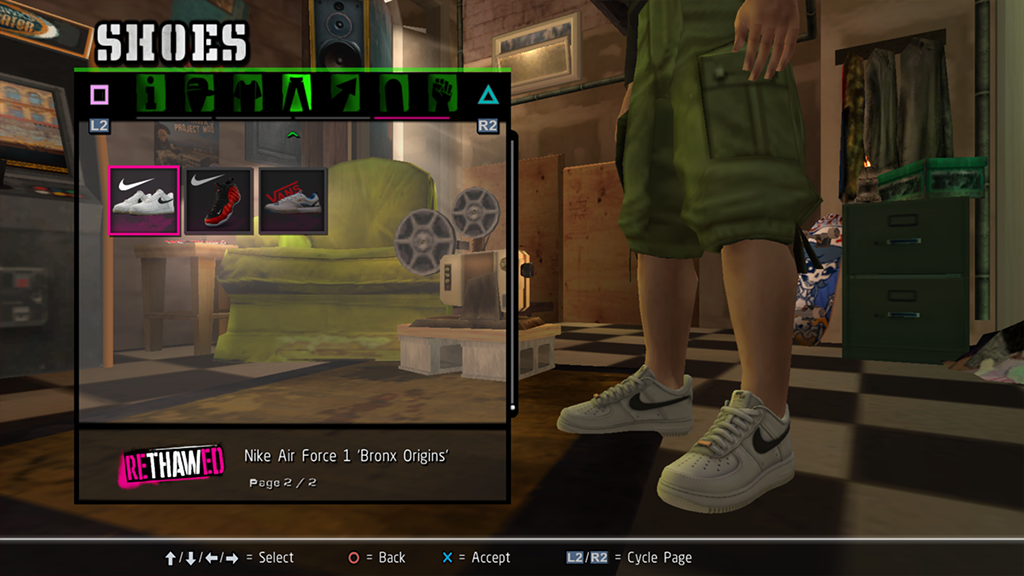Screen dimensions: 1024x576
Task: Click the green up arrow above shoe list
Action: [293, 133]
